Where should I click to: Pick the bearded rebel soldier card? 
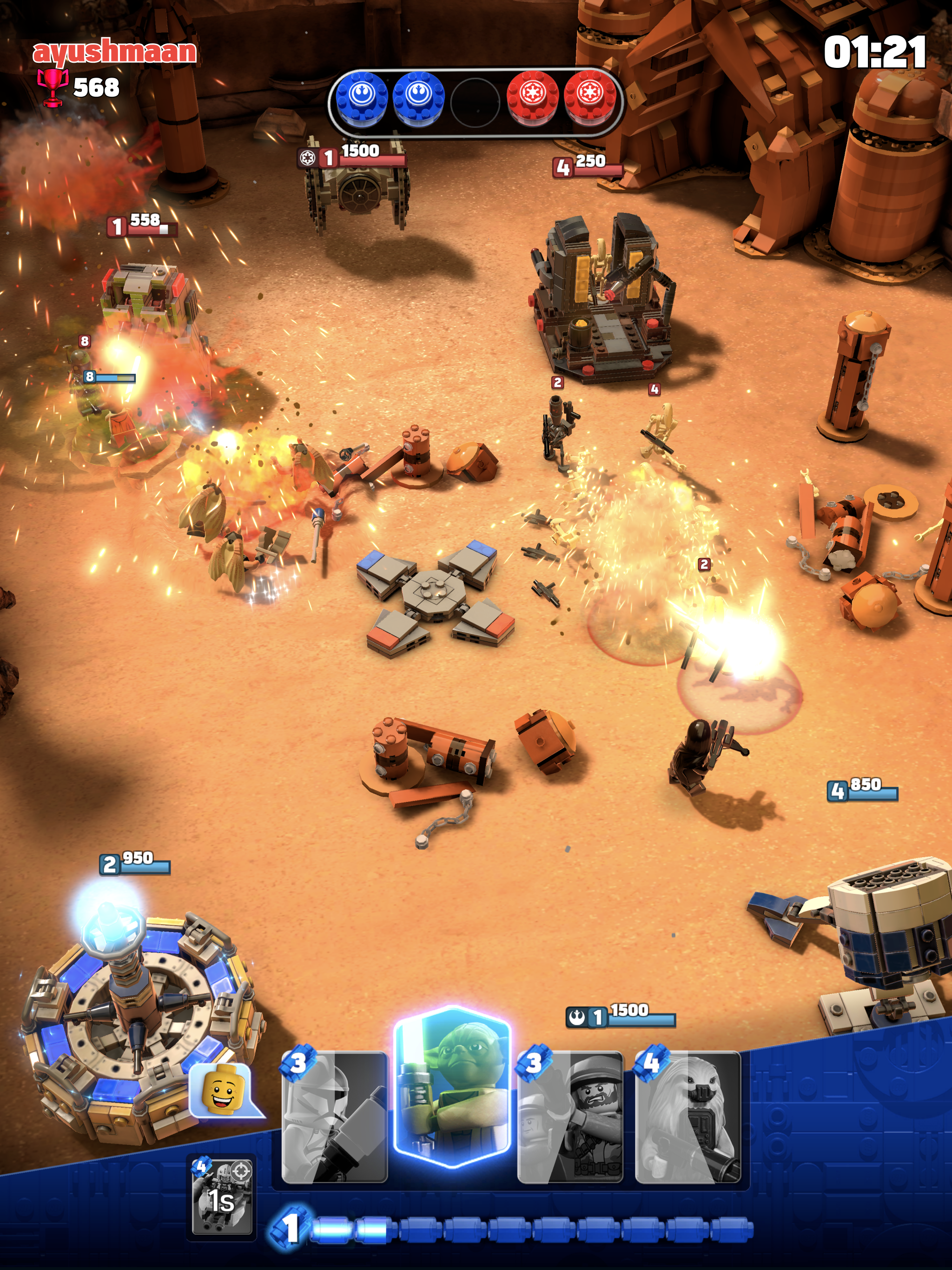point(570,1117)
